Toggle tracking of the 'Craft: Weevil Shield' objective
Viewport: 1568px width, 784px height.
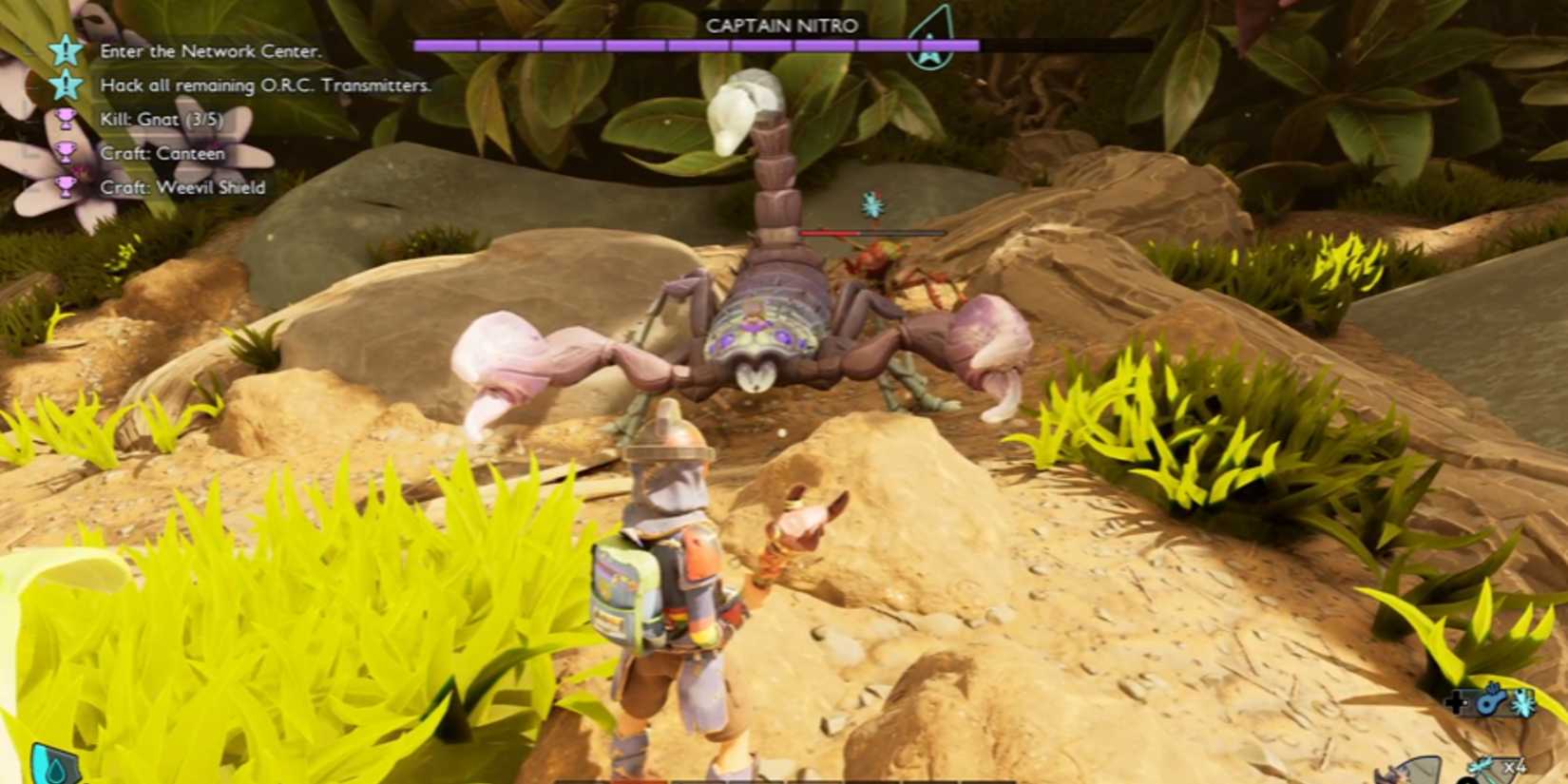65,187
